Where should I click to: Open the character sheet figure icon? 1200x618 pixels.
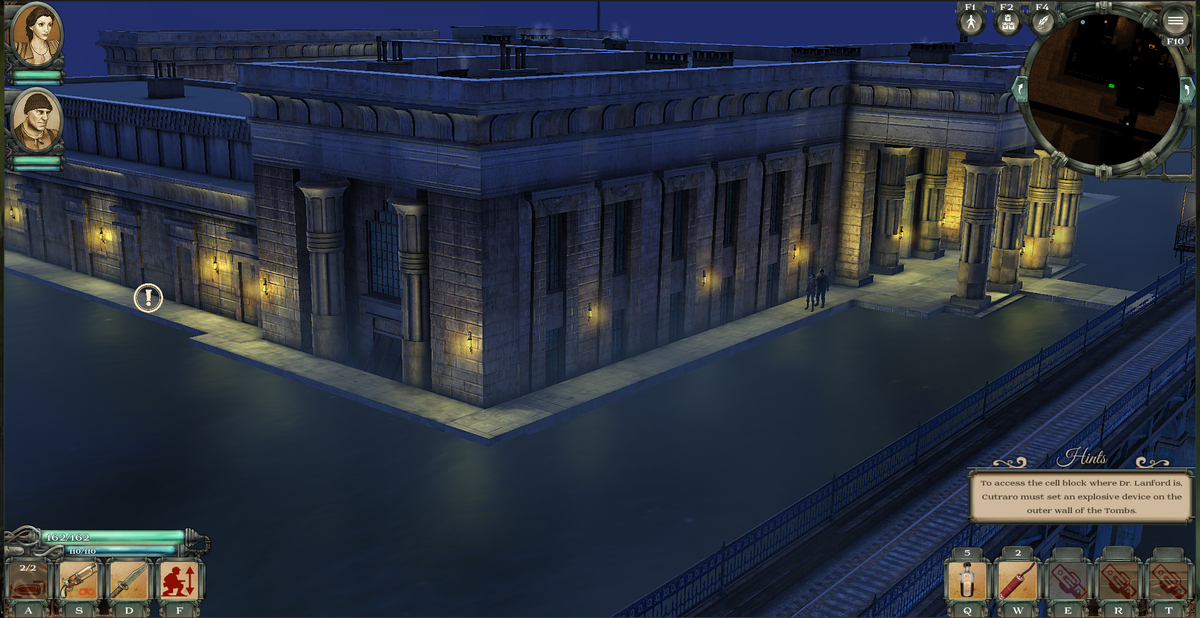pyautogui.click(x=970, y=23)
